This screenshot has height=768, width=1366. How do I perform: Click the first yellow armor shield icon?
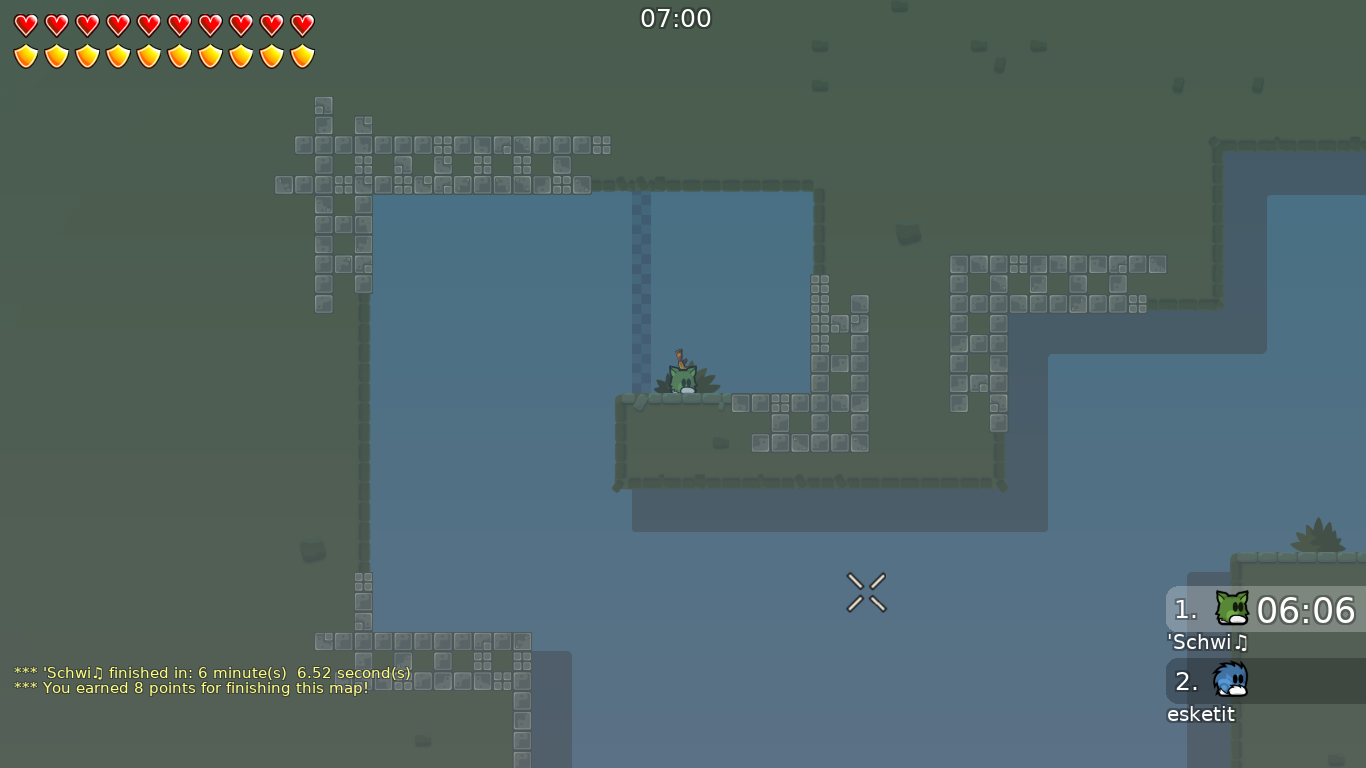click(25, 54)
